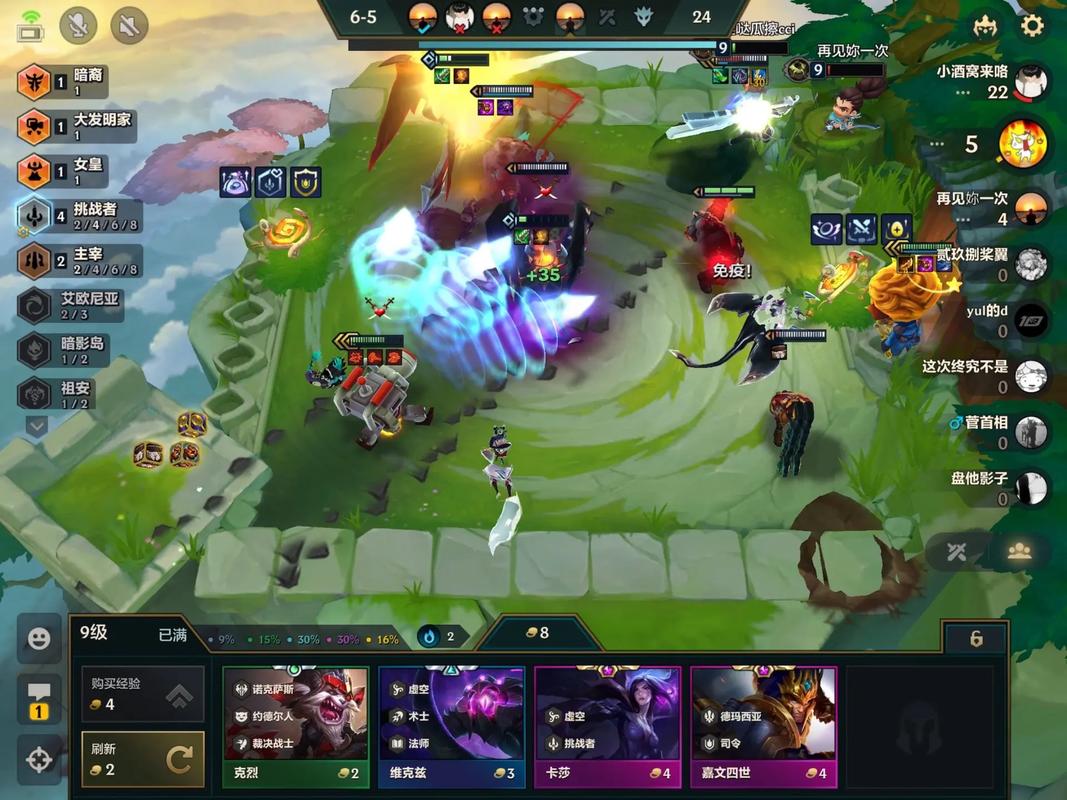Toggle the speaker mute button

(x=129, y=25)
